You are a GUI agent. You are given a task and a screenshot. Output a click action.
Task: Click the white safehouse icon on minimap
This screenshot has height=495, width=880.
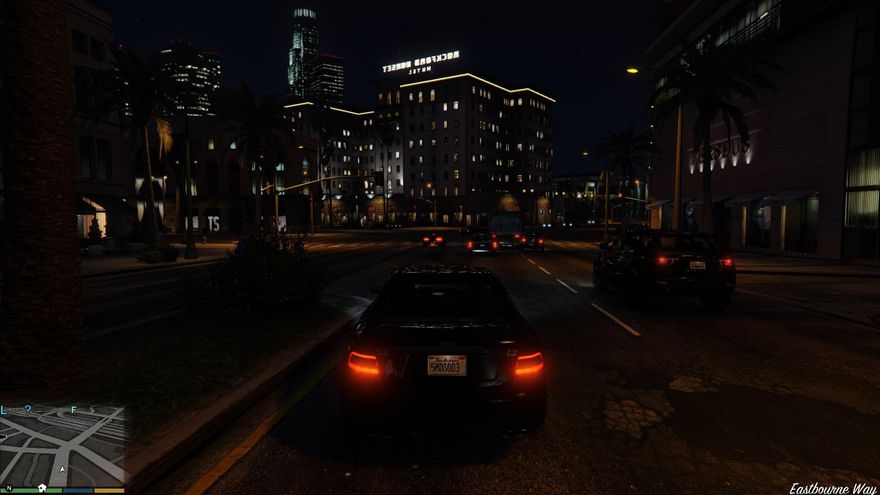coord(43,488)
